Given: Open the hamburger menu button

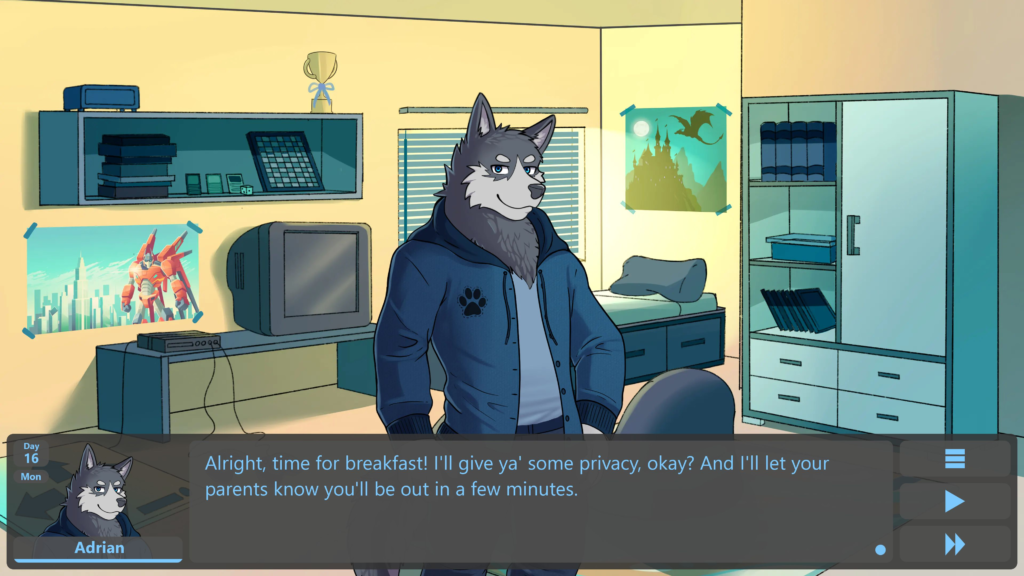Looking at the screenshot, I should point(955,459).
